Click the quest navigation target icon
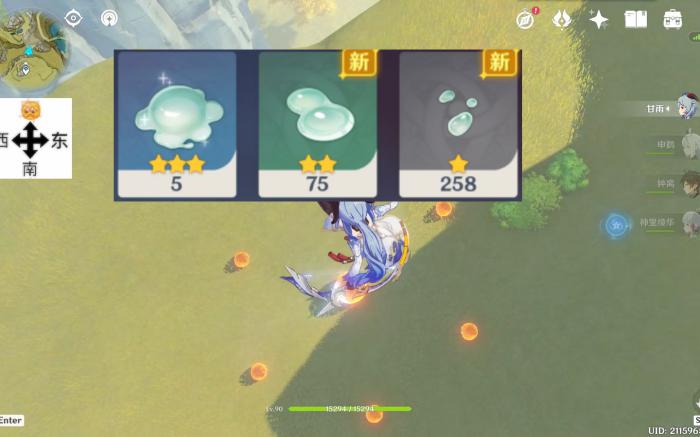Screen dimensions: 700x437 (x=73, y=18)
